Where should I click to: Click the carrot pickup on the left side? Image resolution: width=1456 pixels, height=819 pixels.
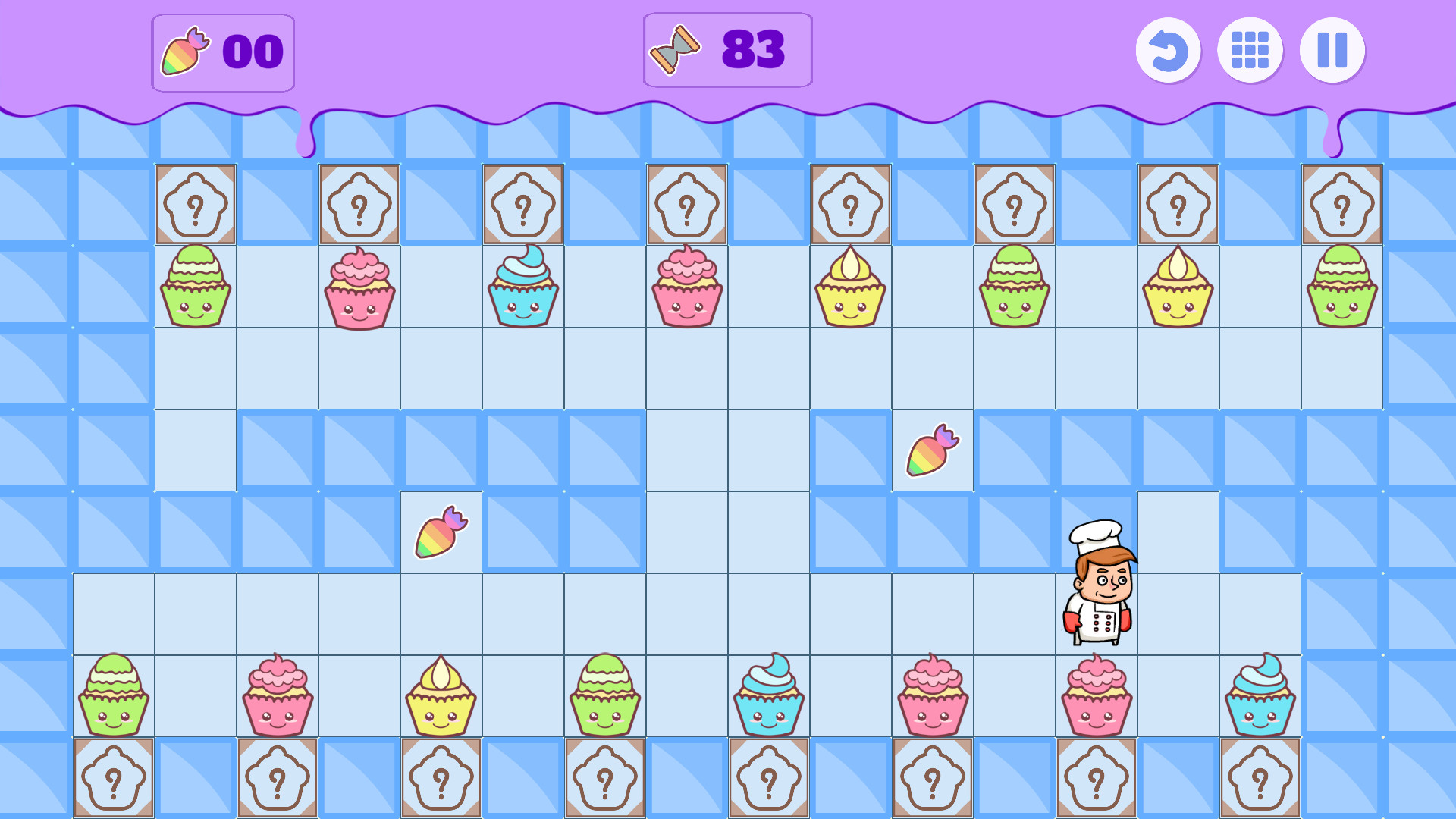click(442, 532)
